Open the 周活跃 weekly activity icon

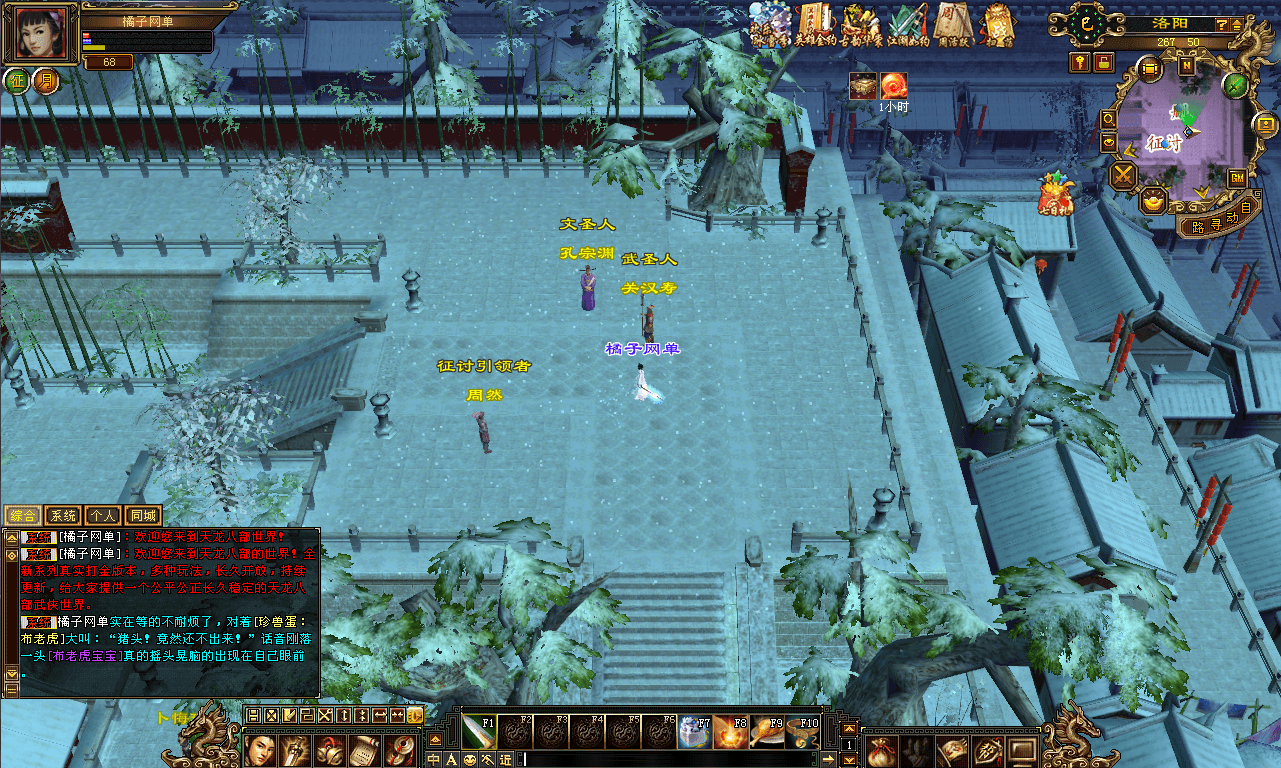[x=952, y=25]
